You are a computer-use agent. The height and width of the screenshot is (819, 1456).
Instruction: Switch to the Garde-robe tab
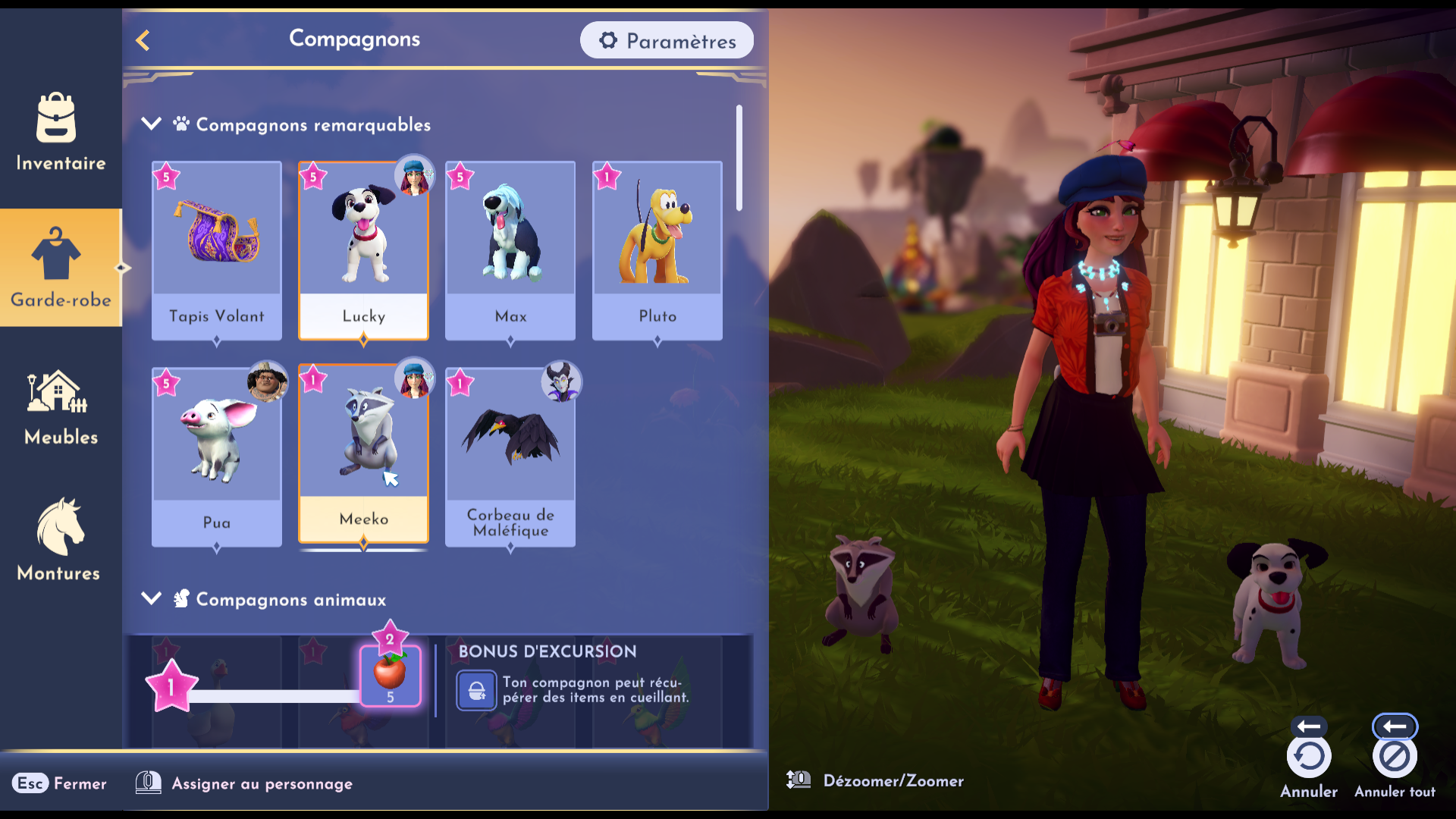point(61,268)
